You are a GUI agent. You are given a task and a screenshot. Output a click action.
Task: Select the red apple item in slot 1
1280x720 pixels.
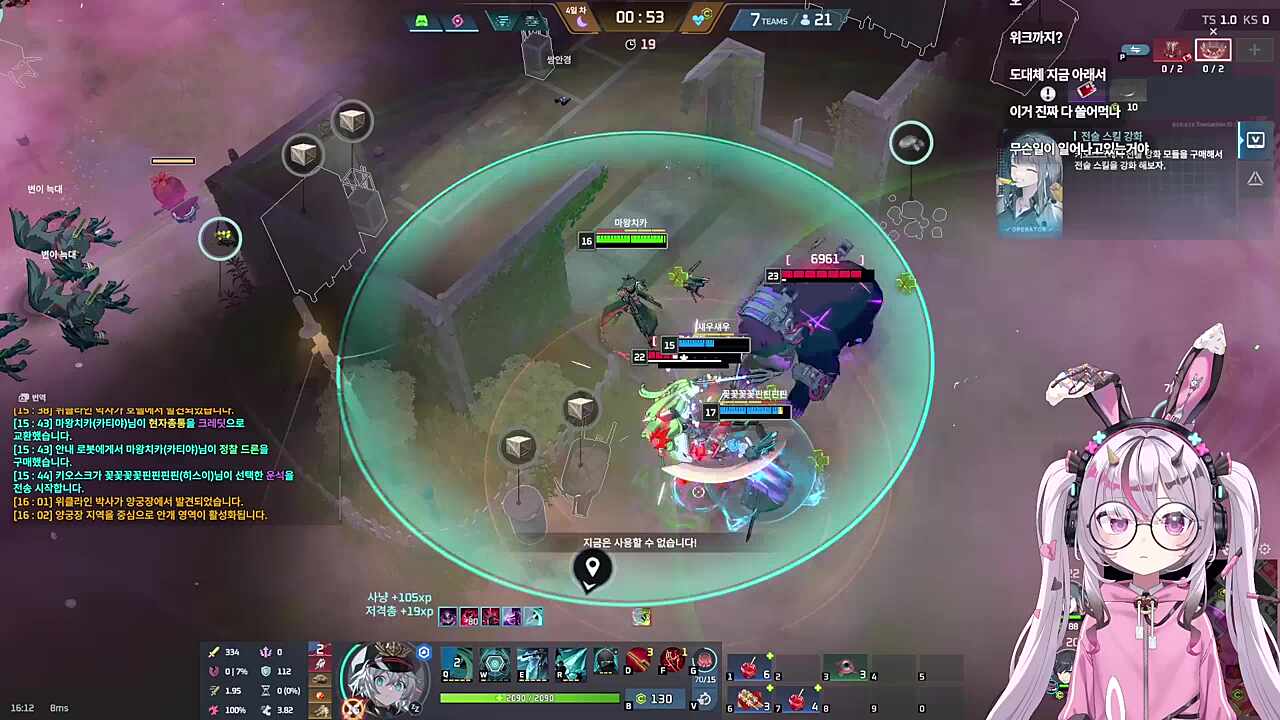(750, 668)
